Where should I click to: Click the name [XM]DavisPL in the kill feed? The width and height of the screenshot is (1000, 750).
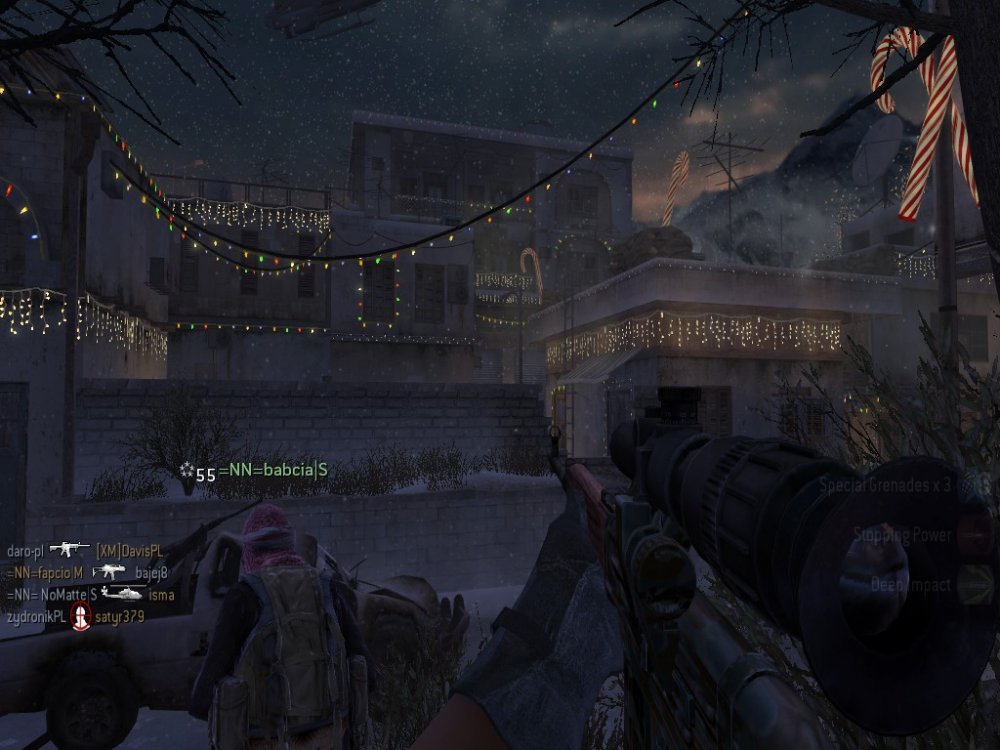click(129, 550)
